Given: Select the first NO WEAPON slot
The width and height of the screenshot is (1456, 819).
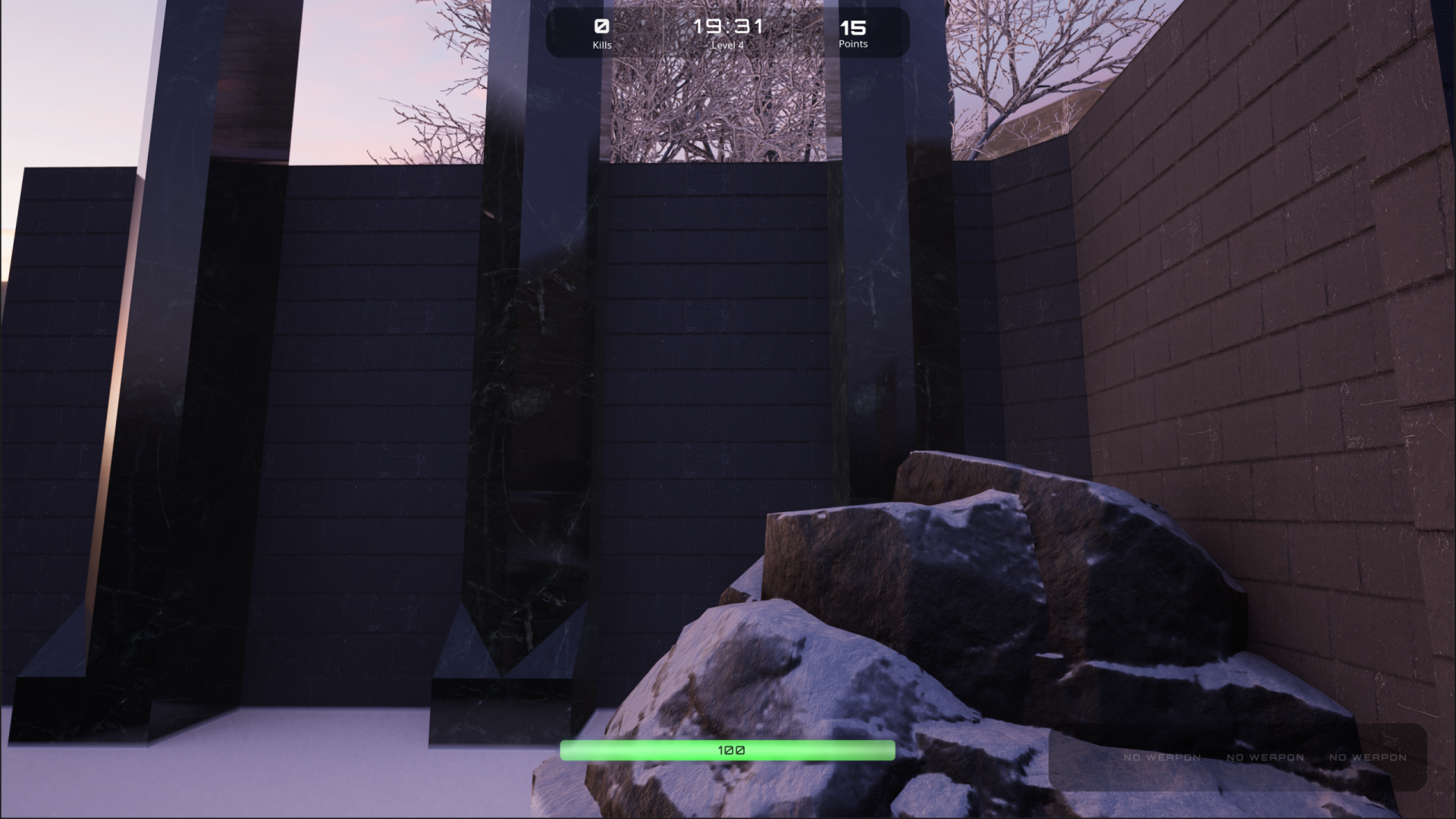Looking at the screenshot, I should point(1162,758).
